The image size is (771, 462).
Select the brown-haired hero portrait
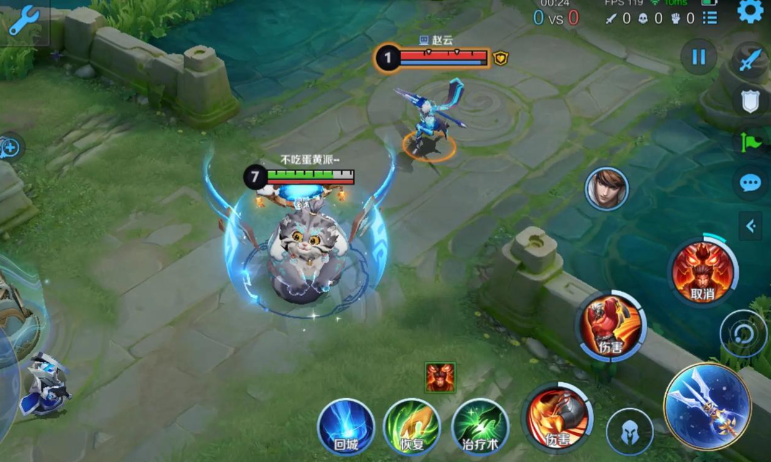coord(606,188)
